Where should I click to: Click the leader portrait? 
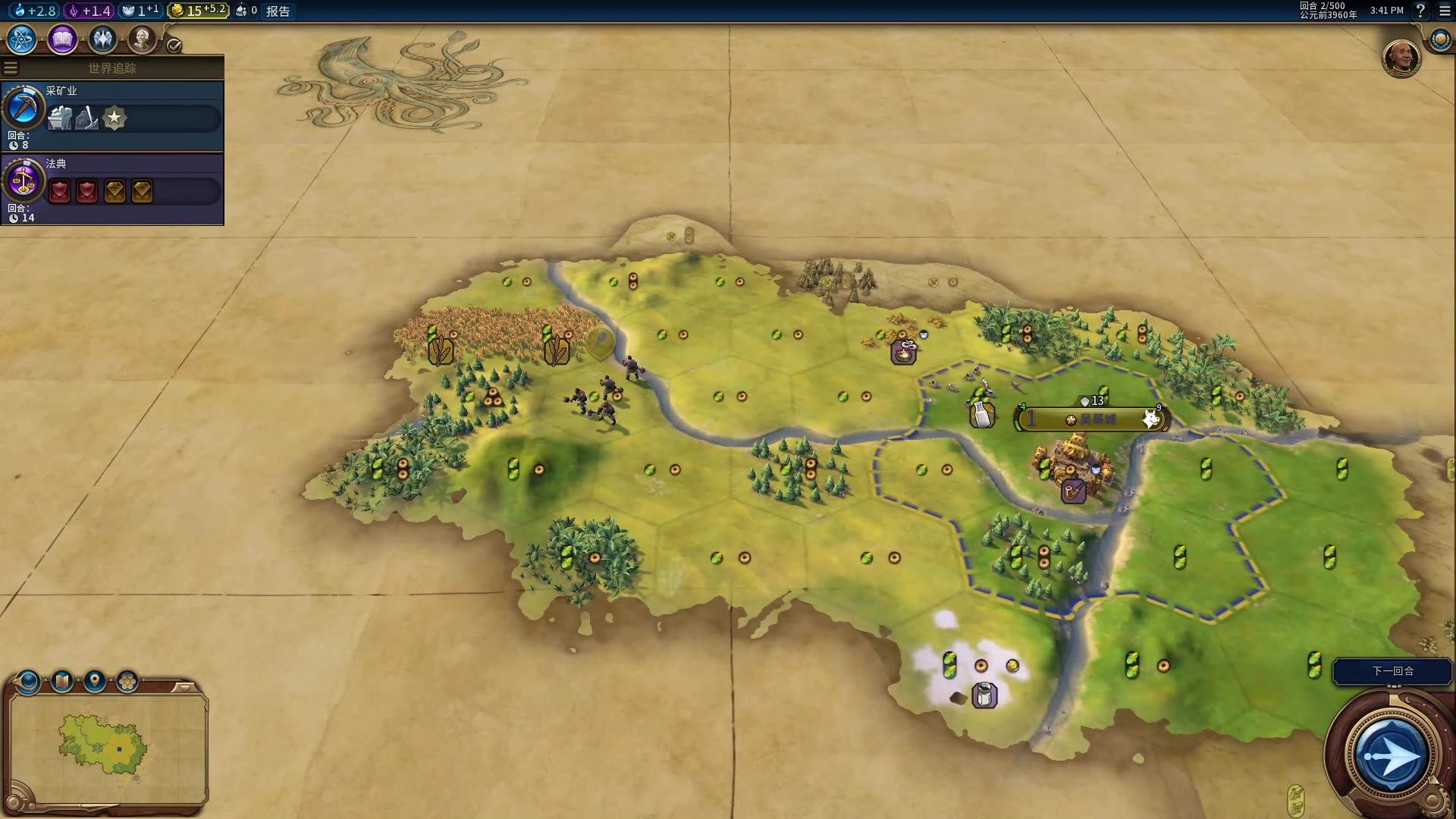pyautogui.click(x=1401, y=58)
